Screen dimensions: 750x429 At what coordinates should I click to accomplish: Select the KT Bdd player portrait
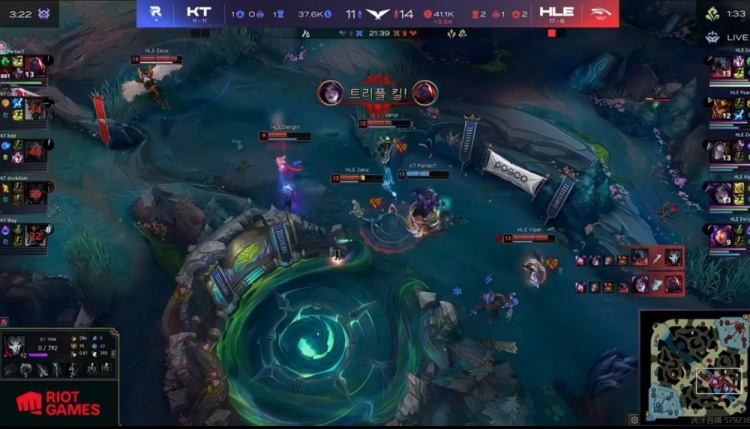click(36, 150)
